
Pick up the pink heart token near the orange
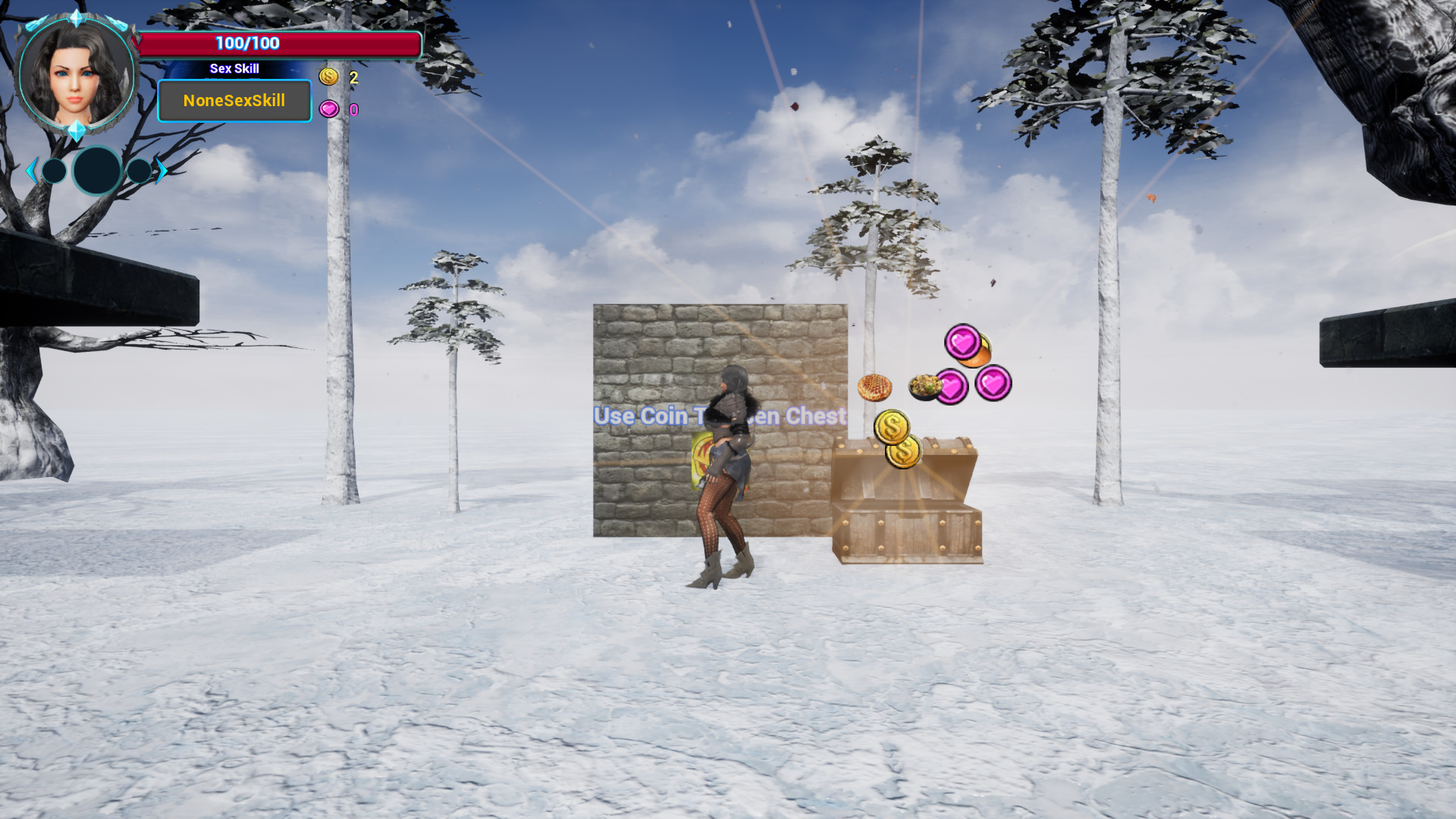(x=964, y=343)
